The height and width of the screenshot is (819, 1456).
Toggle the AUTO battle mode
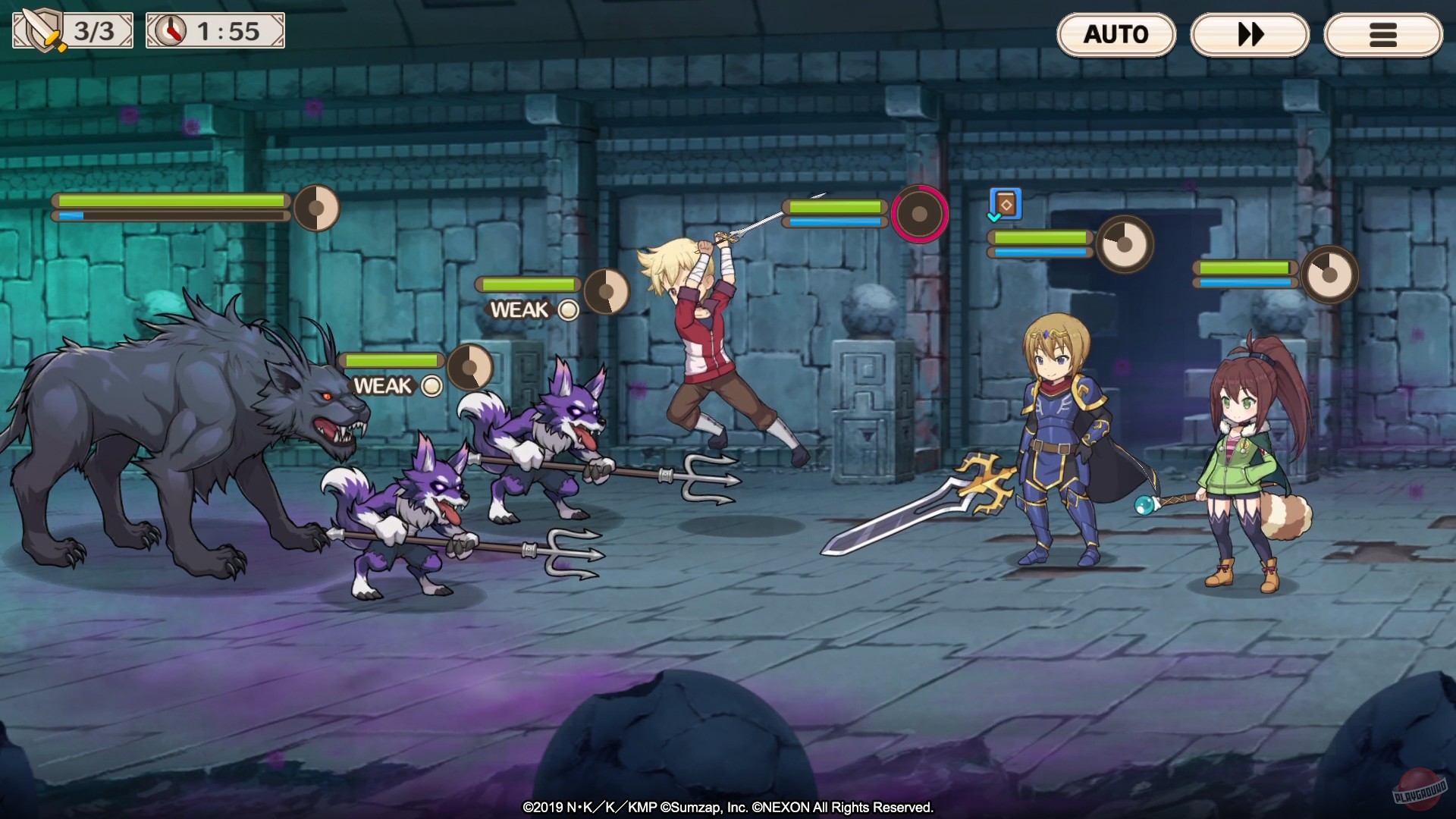click(1116, 34)
